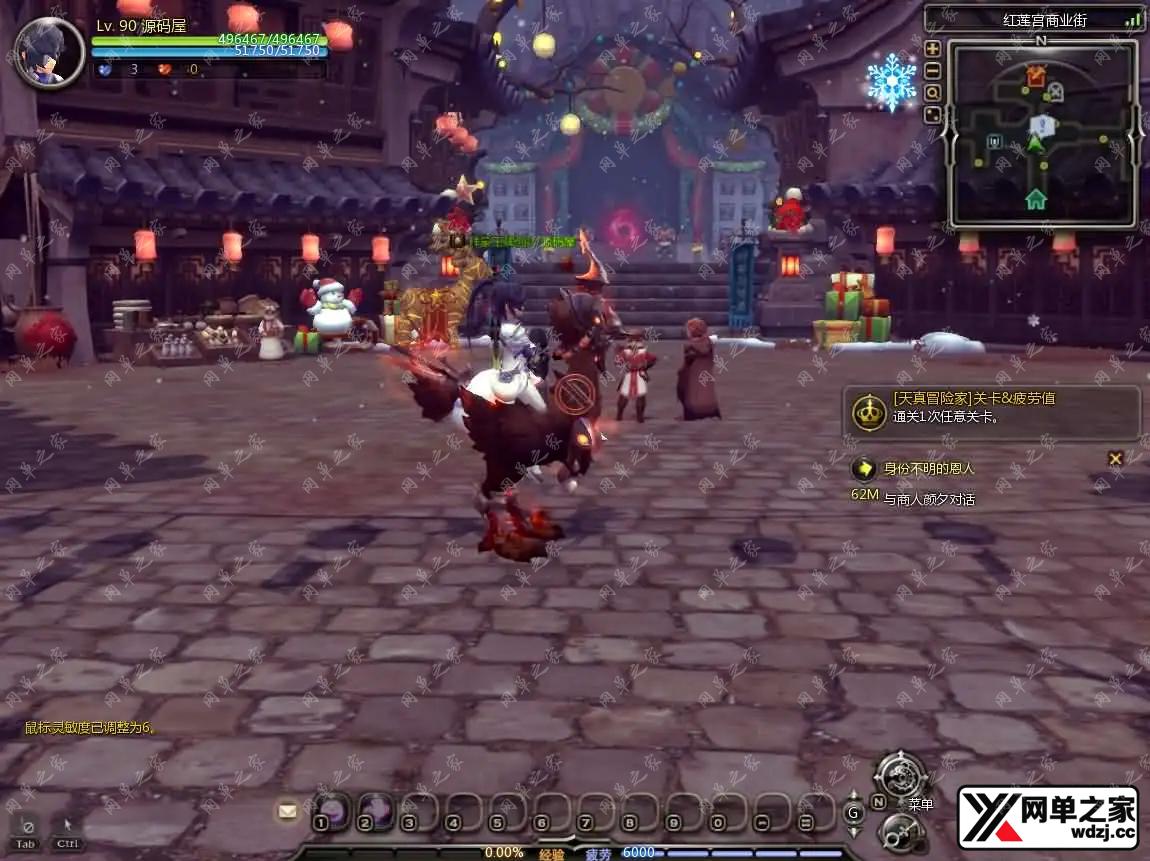Open the mail envelope icon
1150x861 pixels.
point(288,811)
